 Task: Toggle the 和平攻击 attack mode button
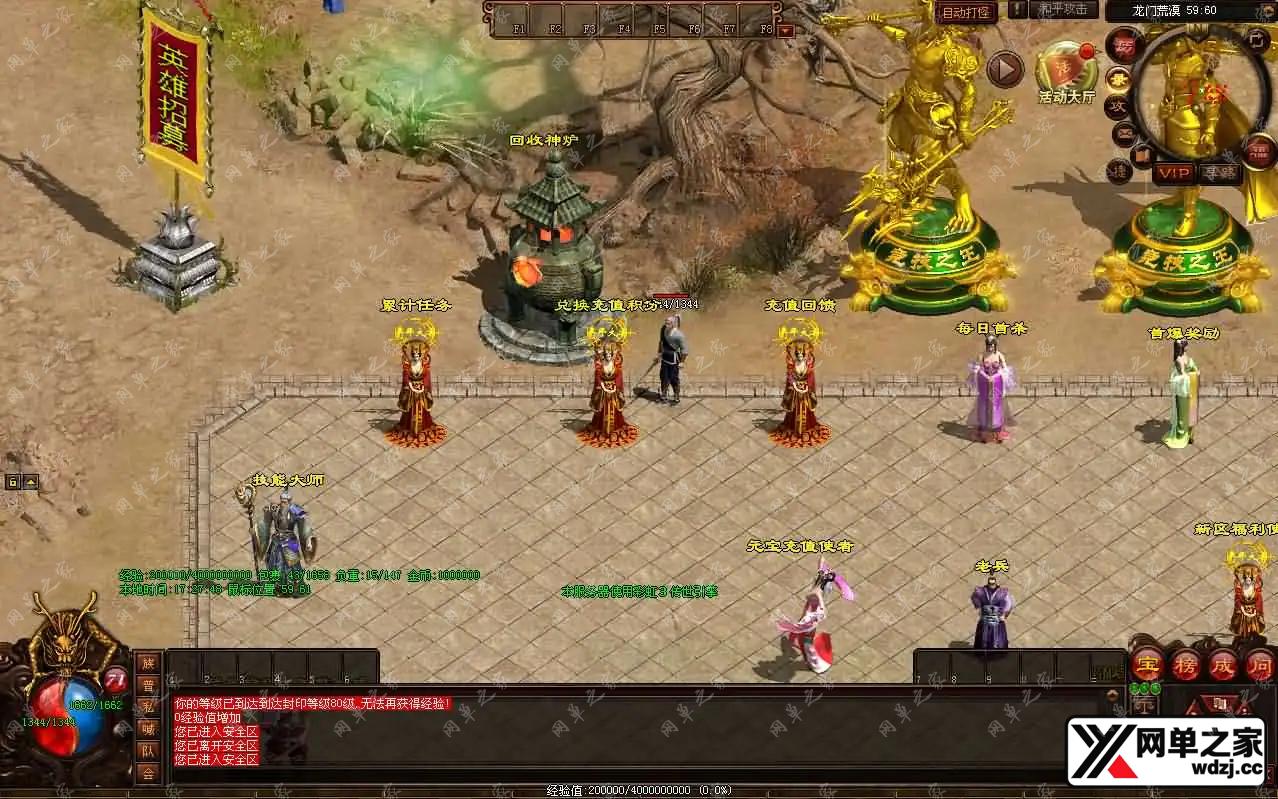click(1062, 10)
